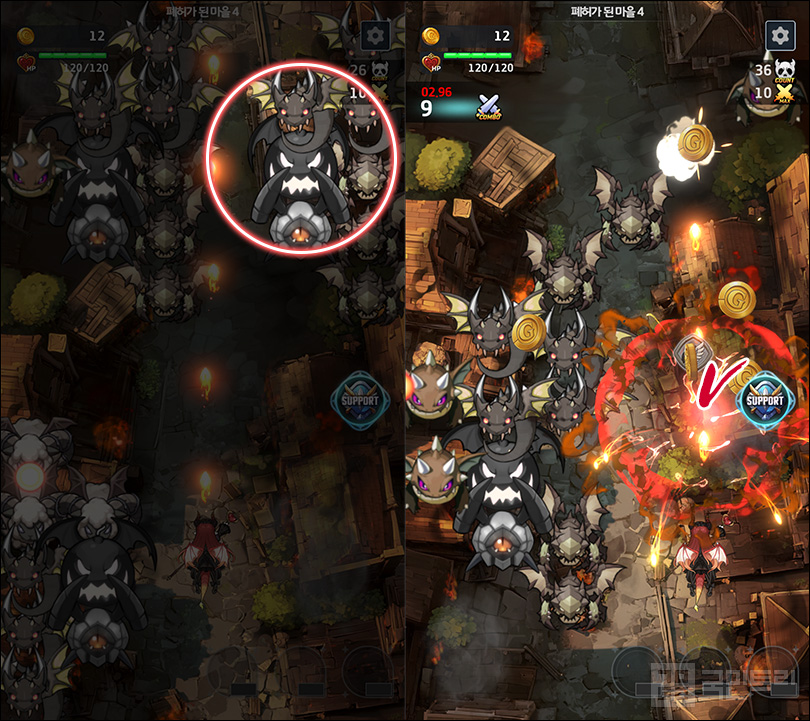Image resolution: width=810 pixels, height=721 pixels.
Task: Open settings gear in the dimmed tutorial panel
Action: (376, 37)
